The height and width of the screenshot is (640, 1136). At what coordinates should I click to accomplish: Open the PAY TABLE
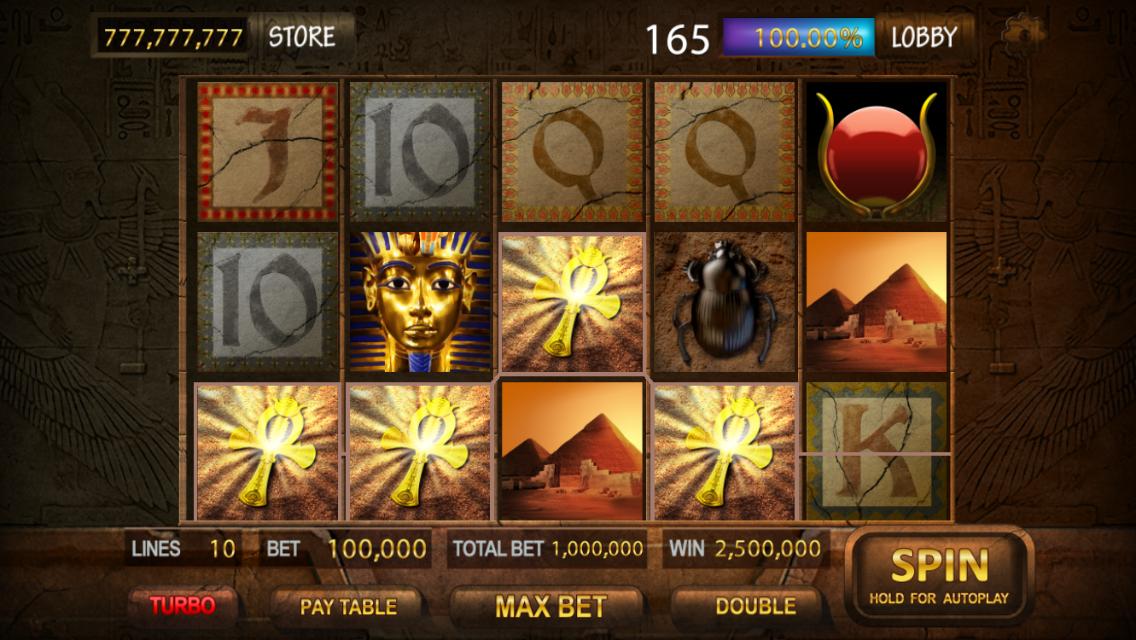pos(347,606)
